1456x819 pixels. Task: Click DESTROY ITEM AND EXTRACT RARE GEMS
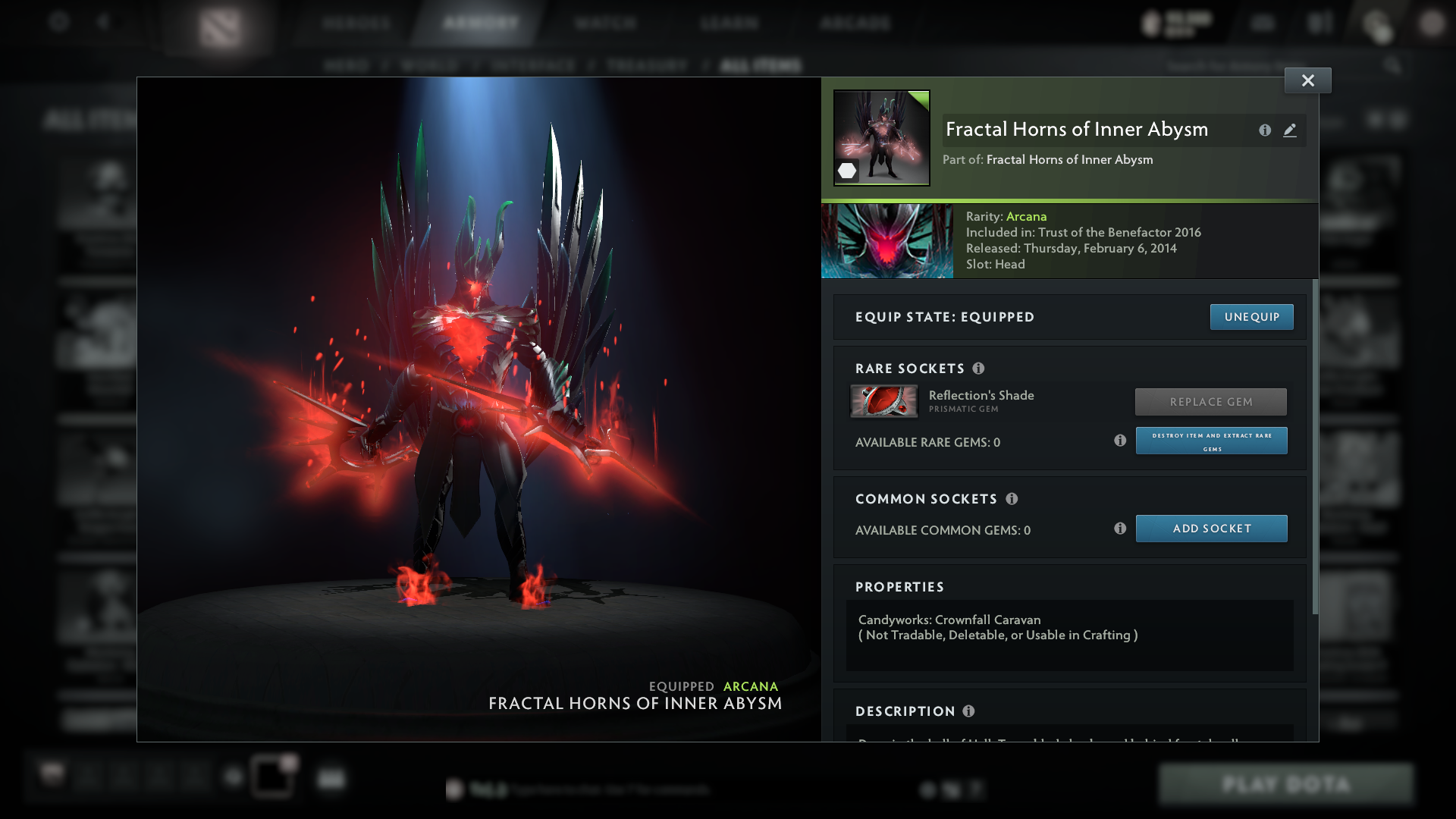[x=1211, y=441]
